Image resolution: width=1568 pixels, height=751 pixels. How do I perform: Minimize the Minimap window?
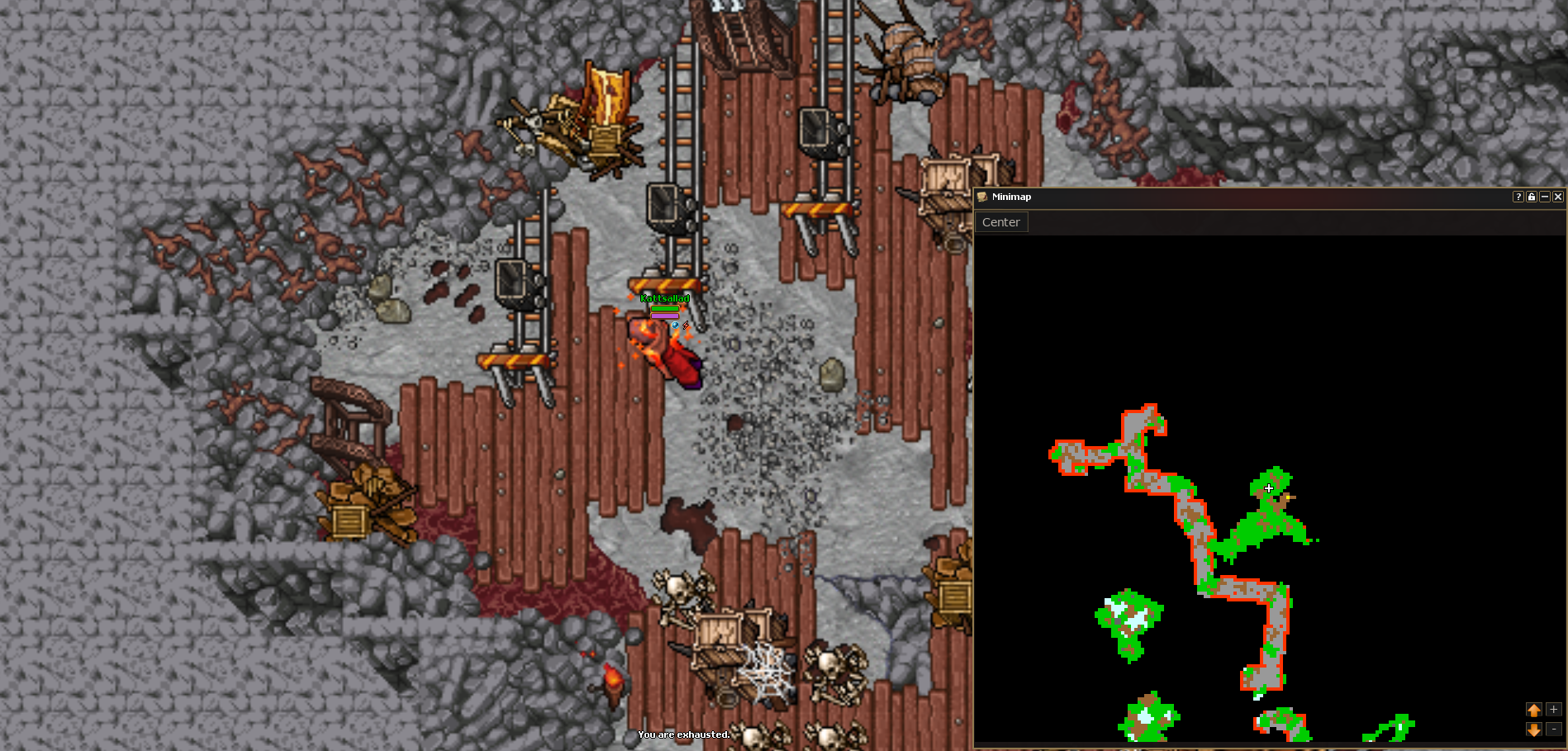[1544, 197]
